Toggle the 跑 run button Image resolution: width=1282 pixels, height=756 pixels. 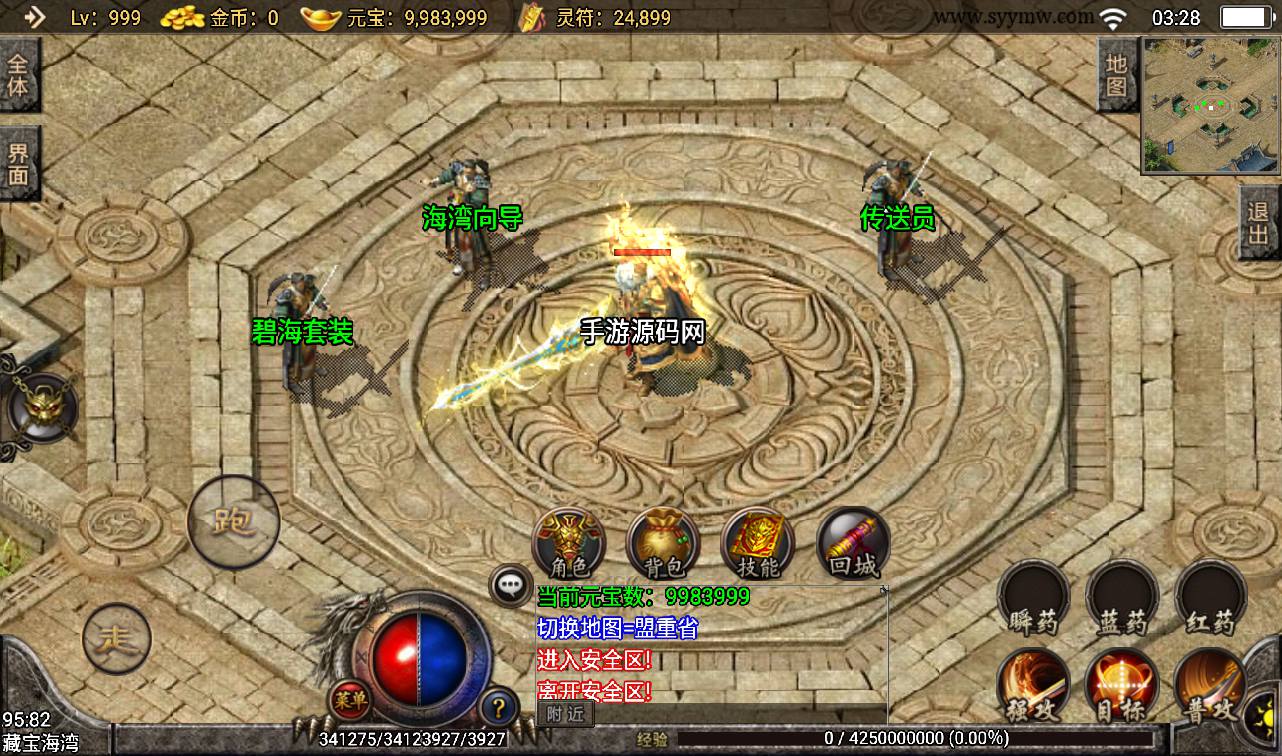233,522
